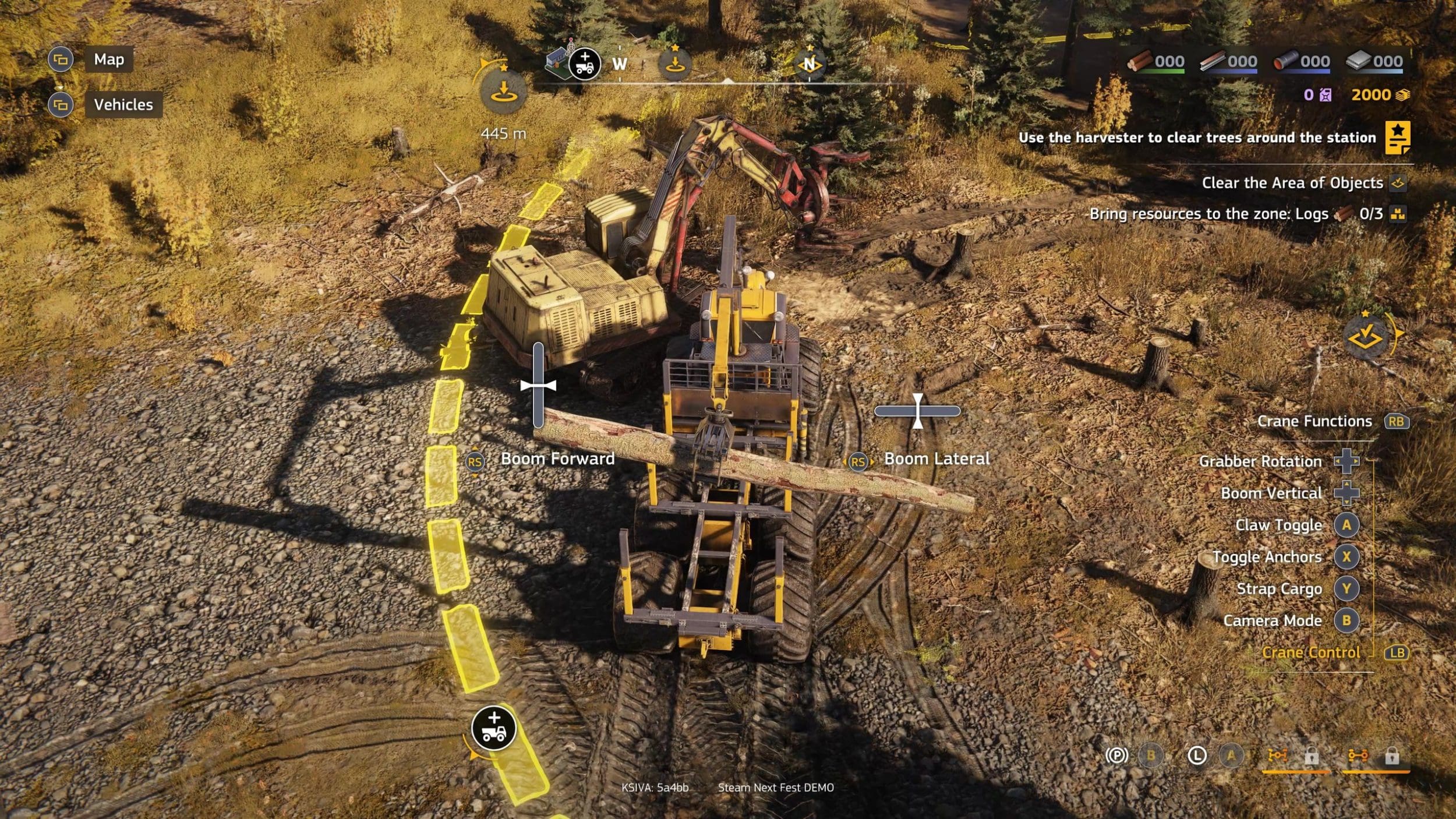Viewport: 1456px width, 819px height.
Task: Select the main harvester objective text
Action: click(1197, 137)
